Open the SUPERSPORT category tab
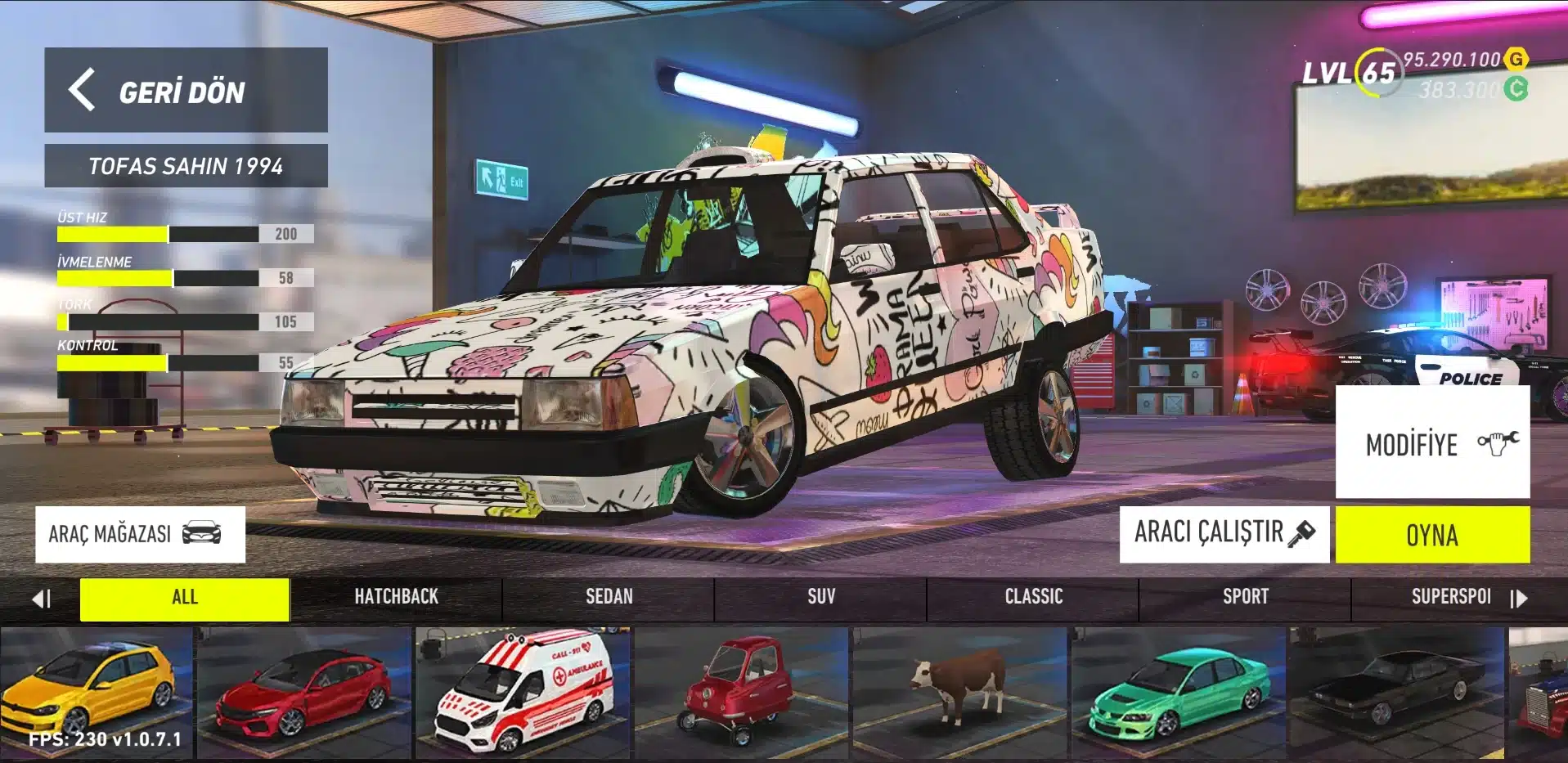Viewport: 1568px width, 763px height. 1450,598
